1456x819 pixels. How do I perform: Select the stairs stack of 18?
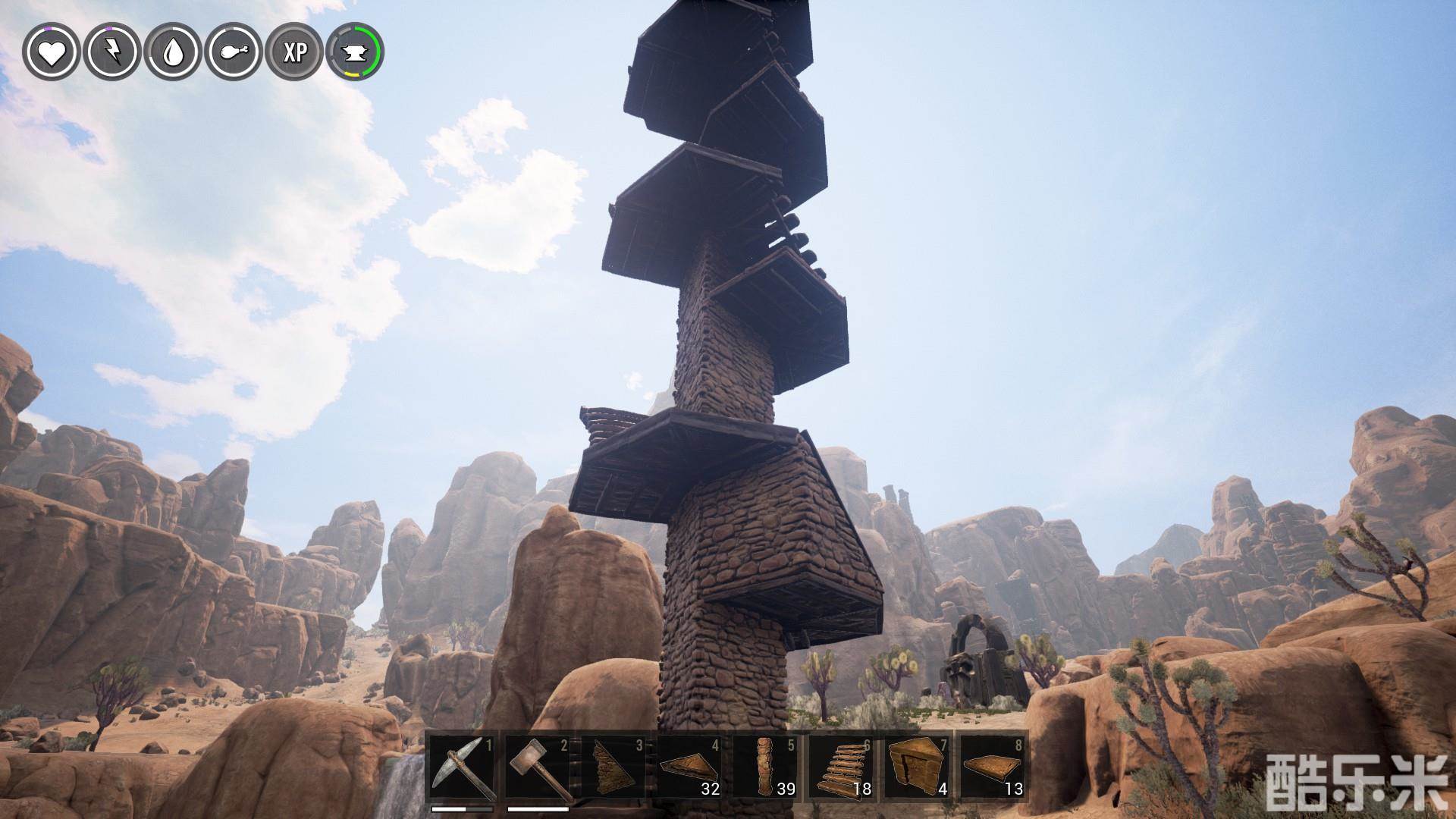click(841, 767)
